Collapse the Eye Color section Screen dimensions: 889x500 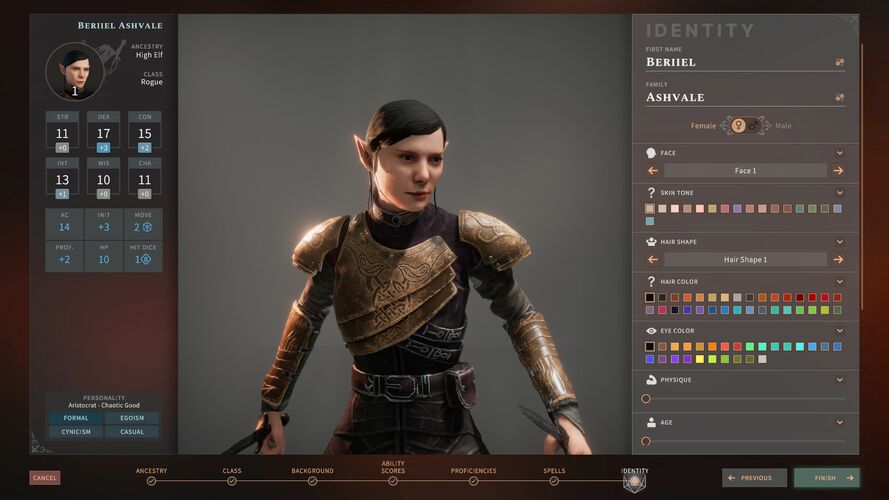pos(840,330)
